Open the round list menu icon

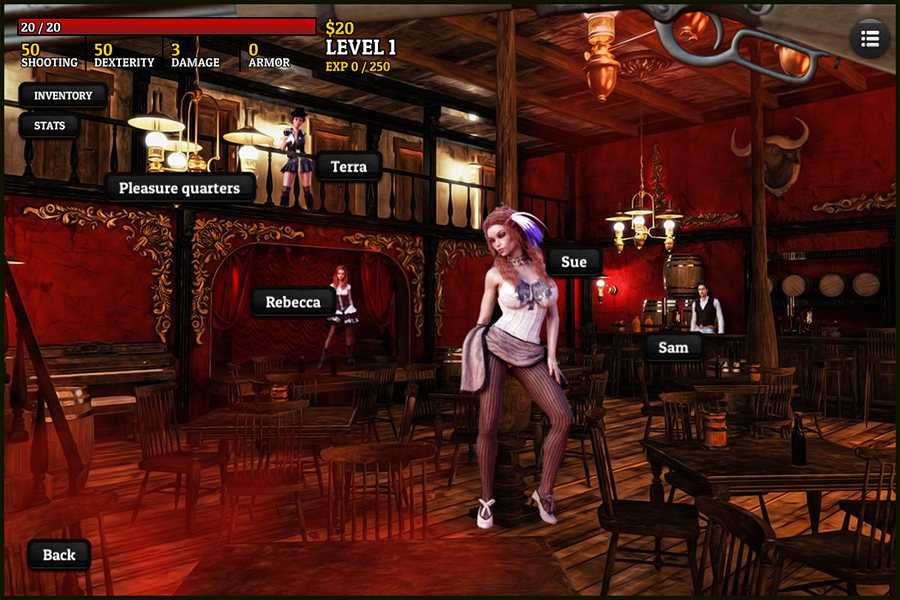click(870, 39)
